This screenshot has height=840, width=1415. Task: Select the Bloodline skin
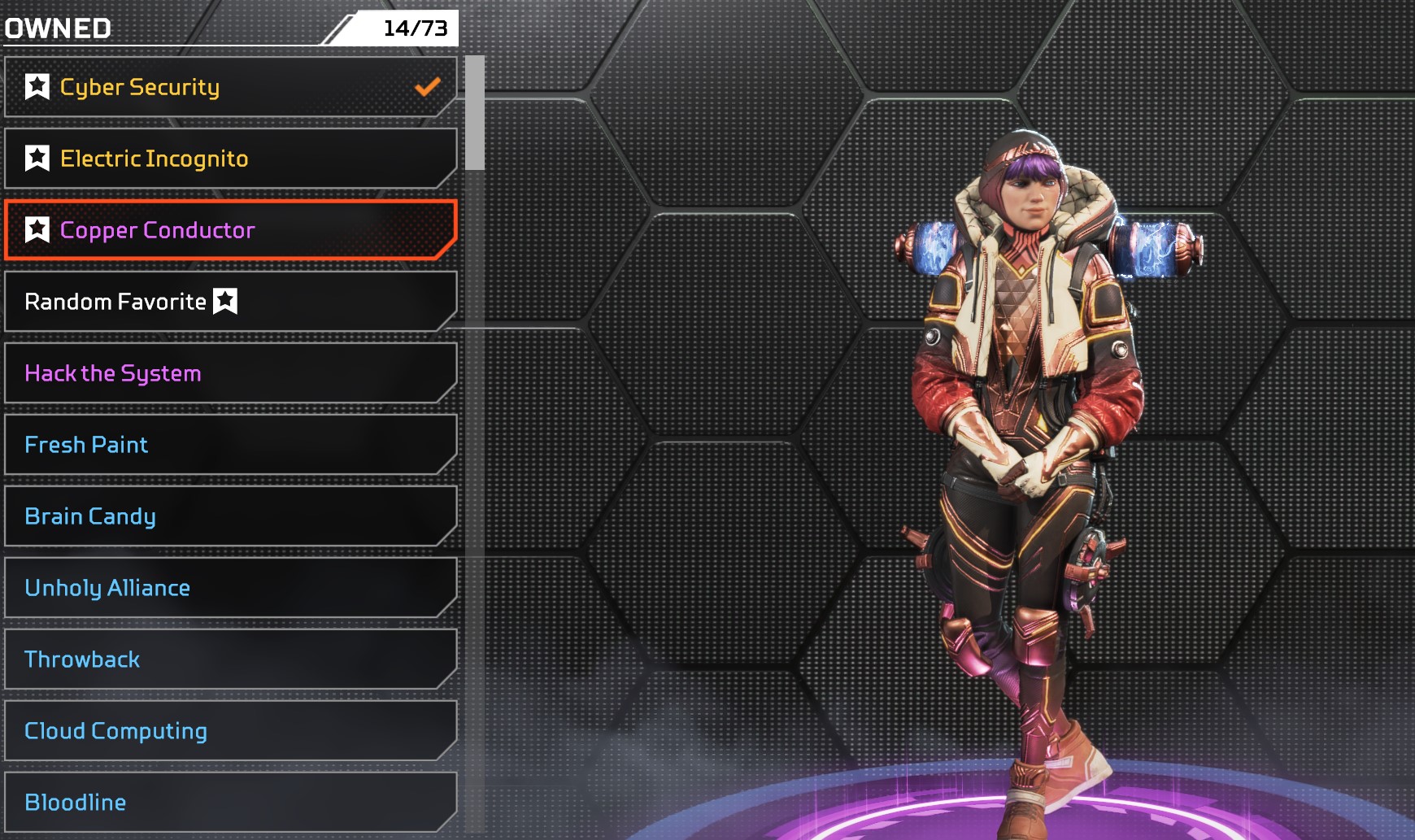(231, 803)
